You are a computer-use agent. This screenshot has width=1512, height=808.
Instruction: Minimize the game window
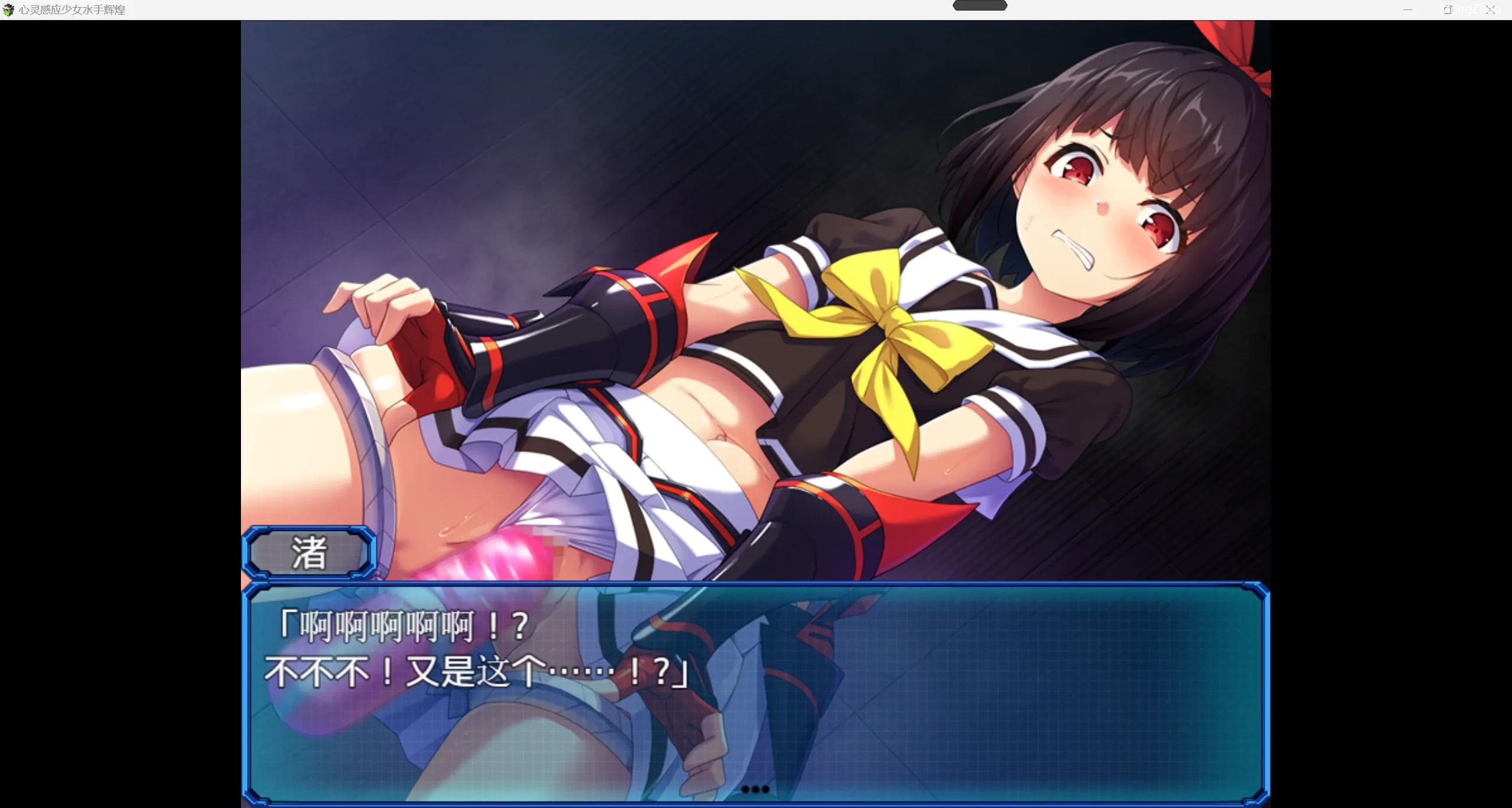coord(1407,10)
